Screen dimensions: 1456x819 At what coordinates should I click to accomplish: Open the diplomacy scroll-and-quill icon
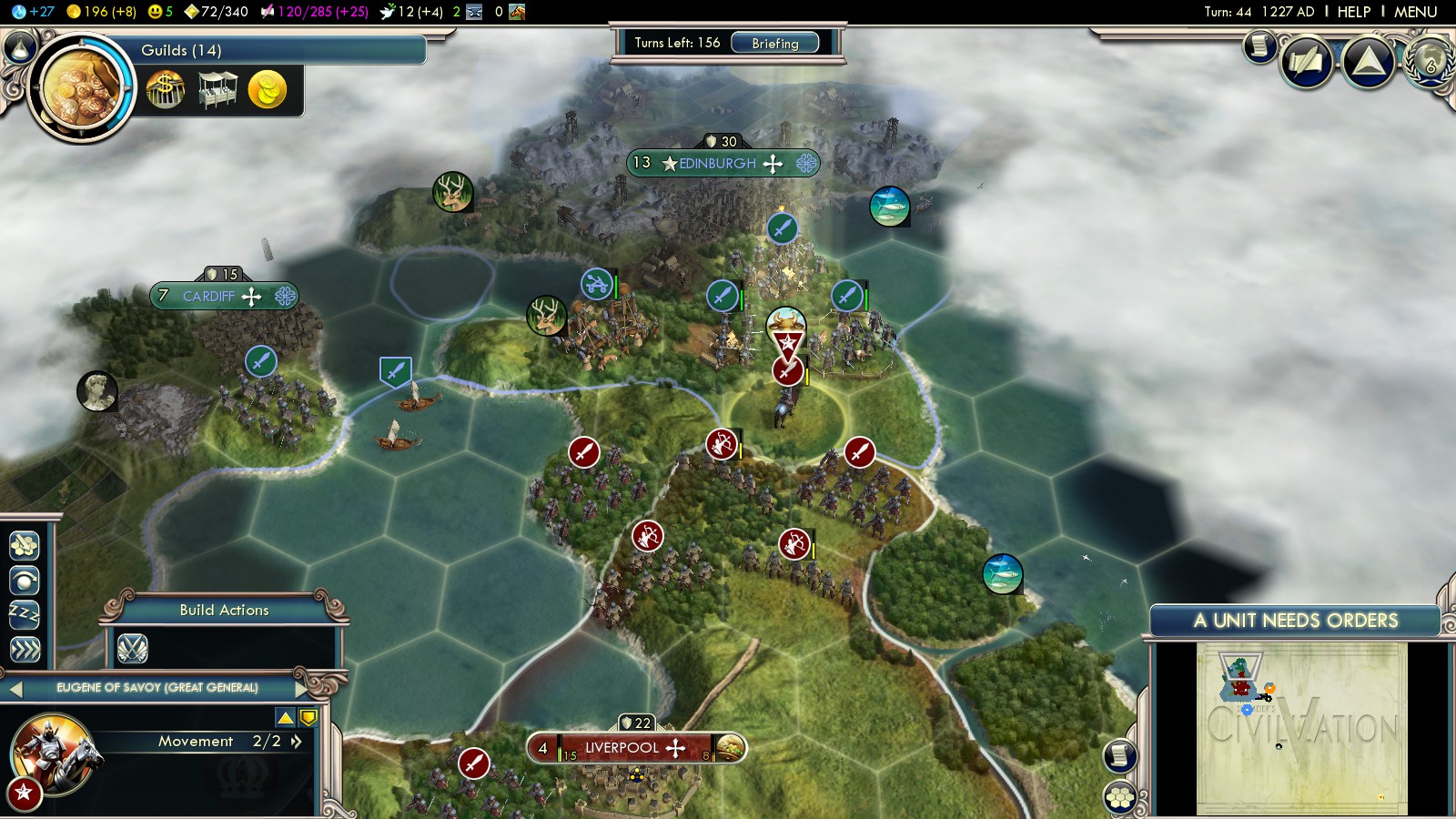pyautogui.click(x=1307, y=62)
